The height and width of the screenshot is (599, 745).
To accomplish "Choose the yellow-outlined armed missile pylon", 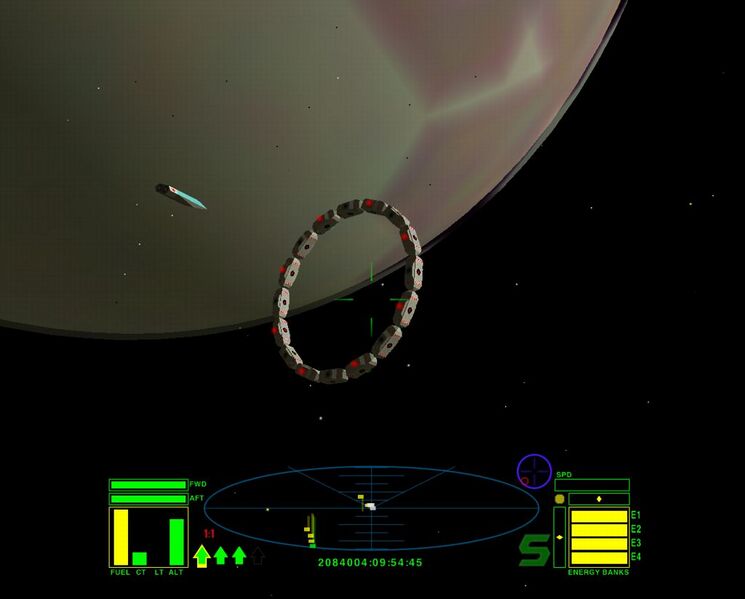I will 201,555.
